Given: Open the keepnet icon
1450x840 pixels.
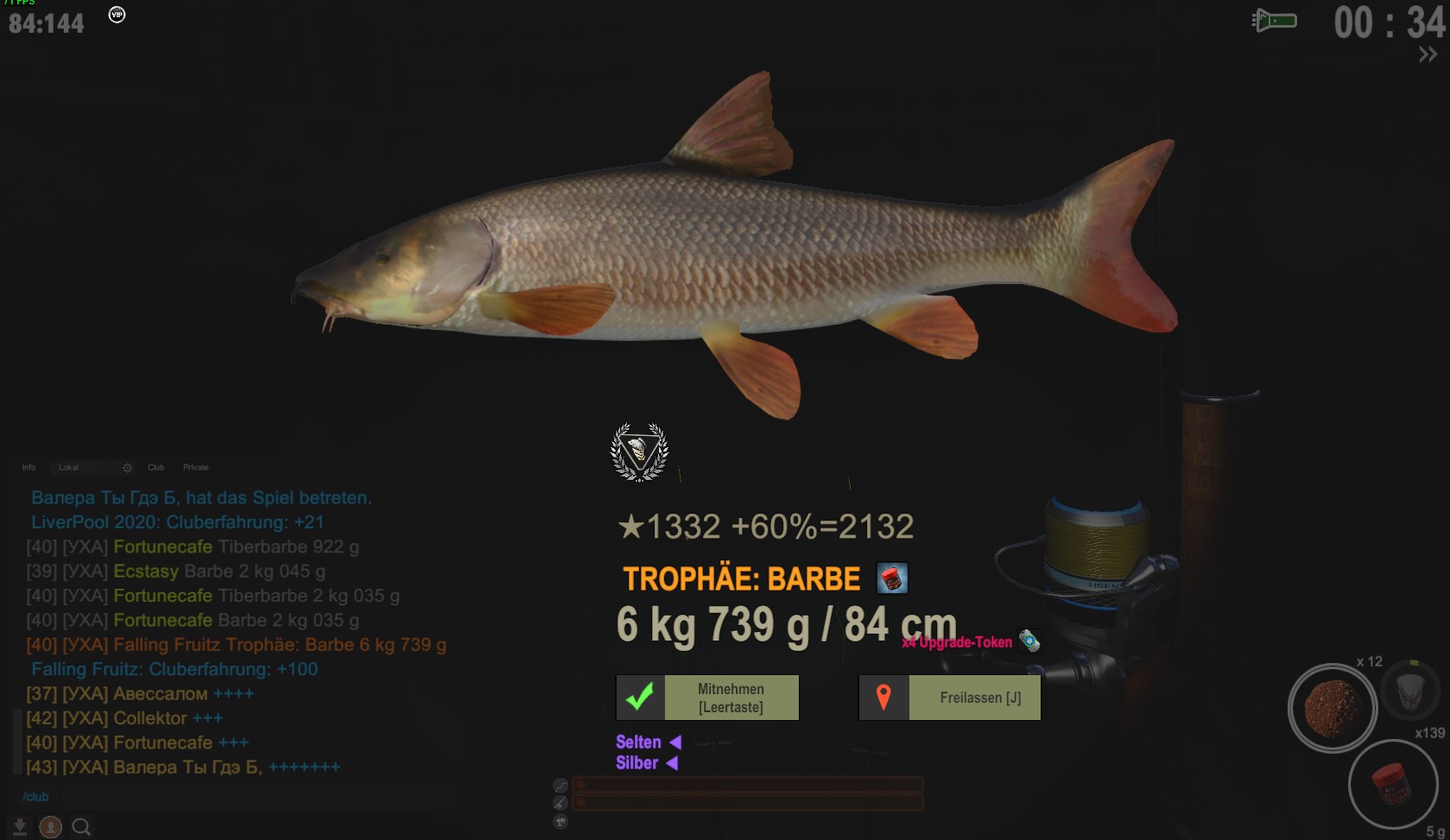Looking at the screenshot, I should pos(1409,691).
